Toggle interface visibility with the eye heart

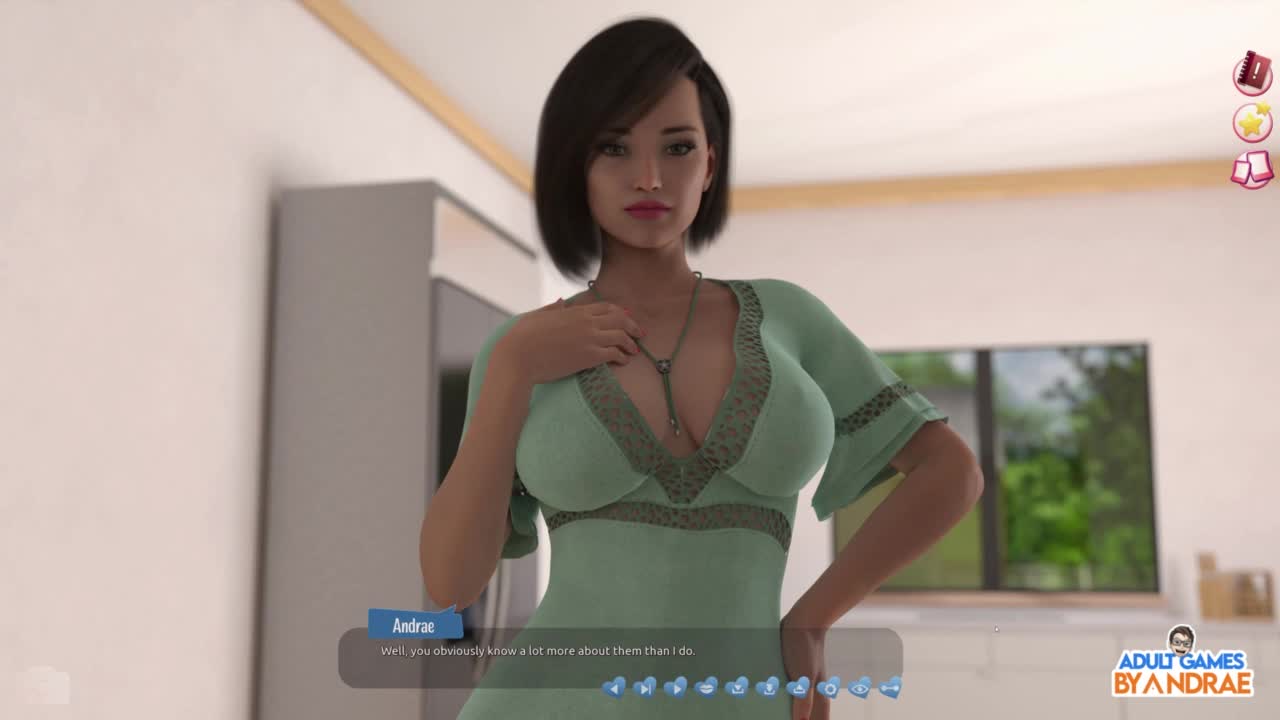860,687
